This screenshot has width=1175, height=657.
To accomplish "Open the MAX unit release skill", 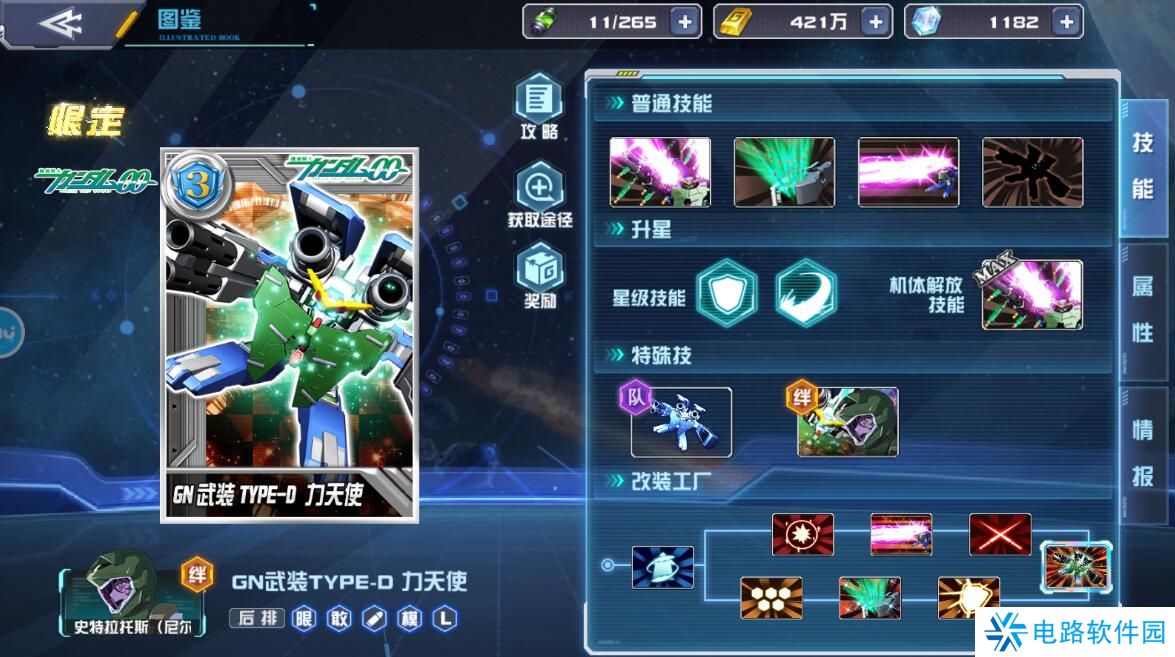I will pyautogui.click(x=1031, y=294).
